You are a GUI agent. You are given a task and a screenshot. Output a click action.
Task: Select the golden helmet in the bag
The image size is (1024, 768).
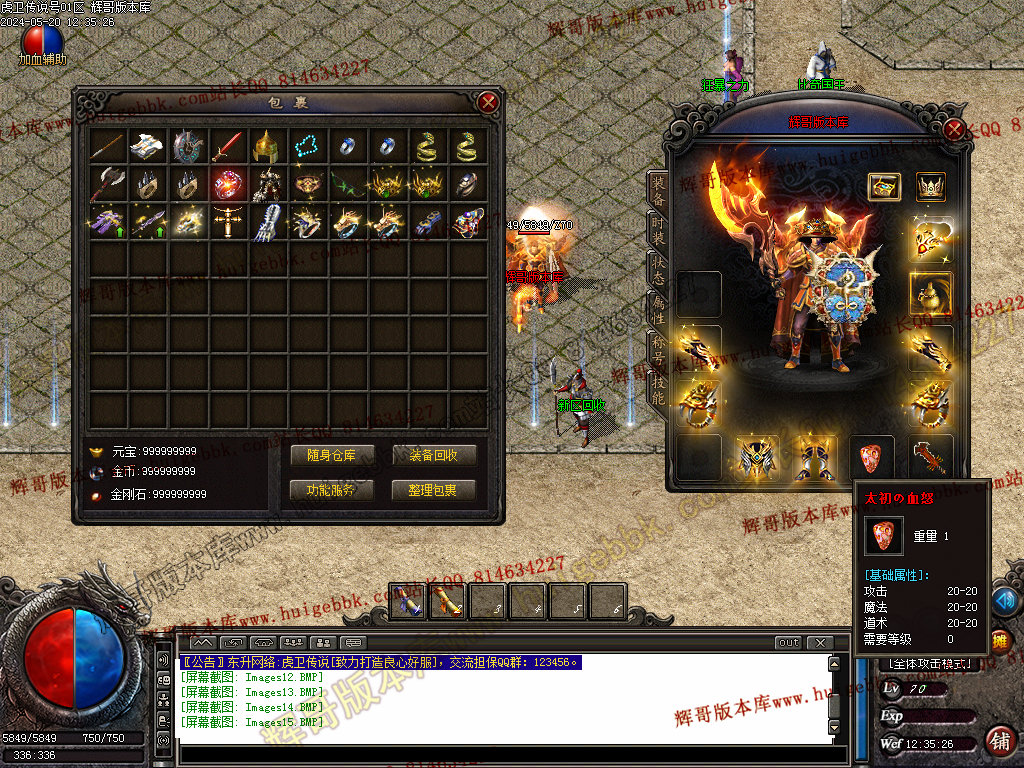click(x=266, y=147)
